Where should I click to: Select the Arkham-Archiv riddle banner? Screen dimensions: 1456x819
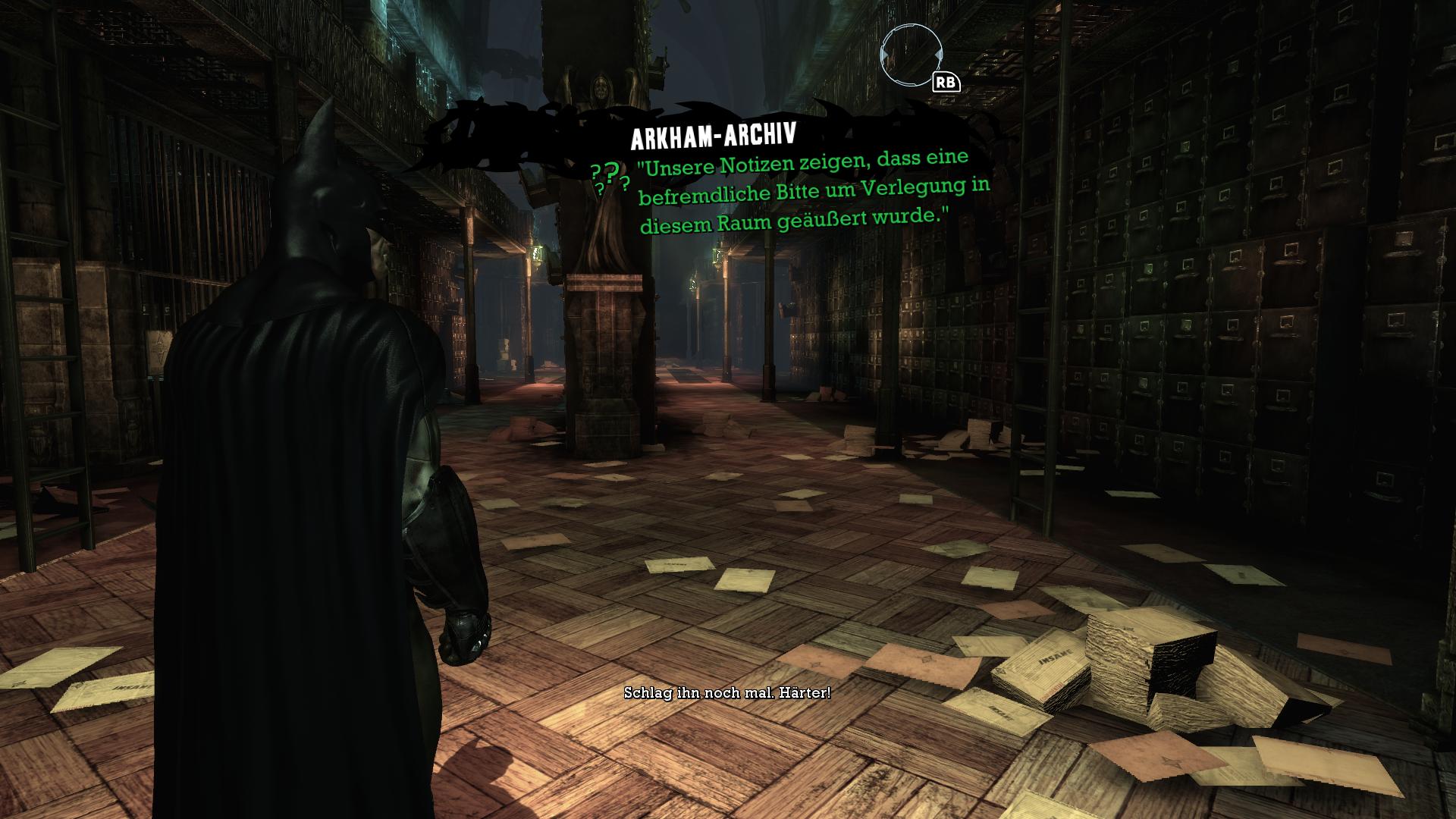(714, 136)
